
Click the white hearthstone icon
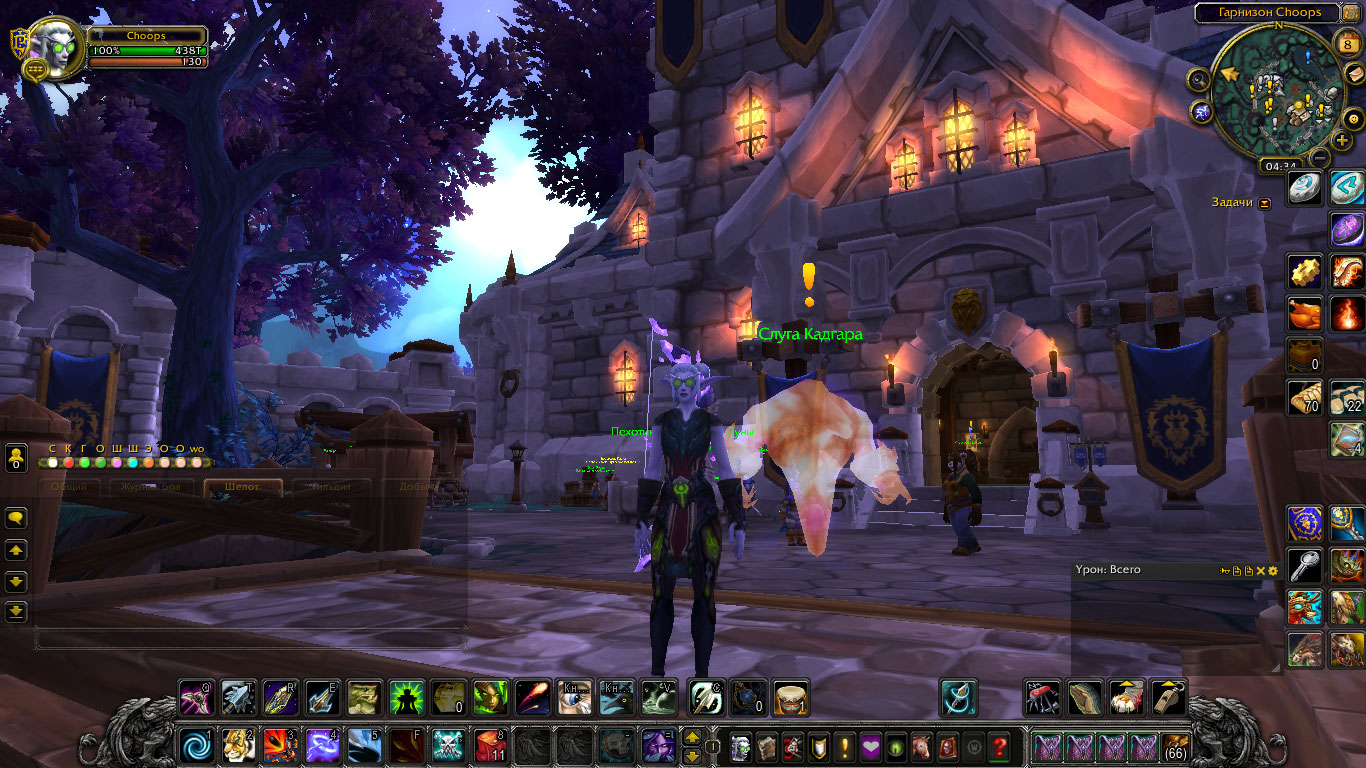click(1304, 187)
